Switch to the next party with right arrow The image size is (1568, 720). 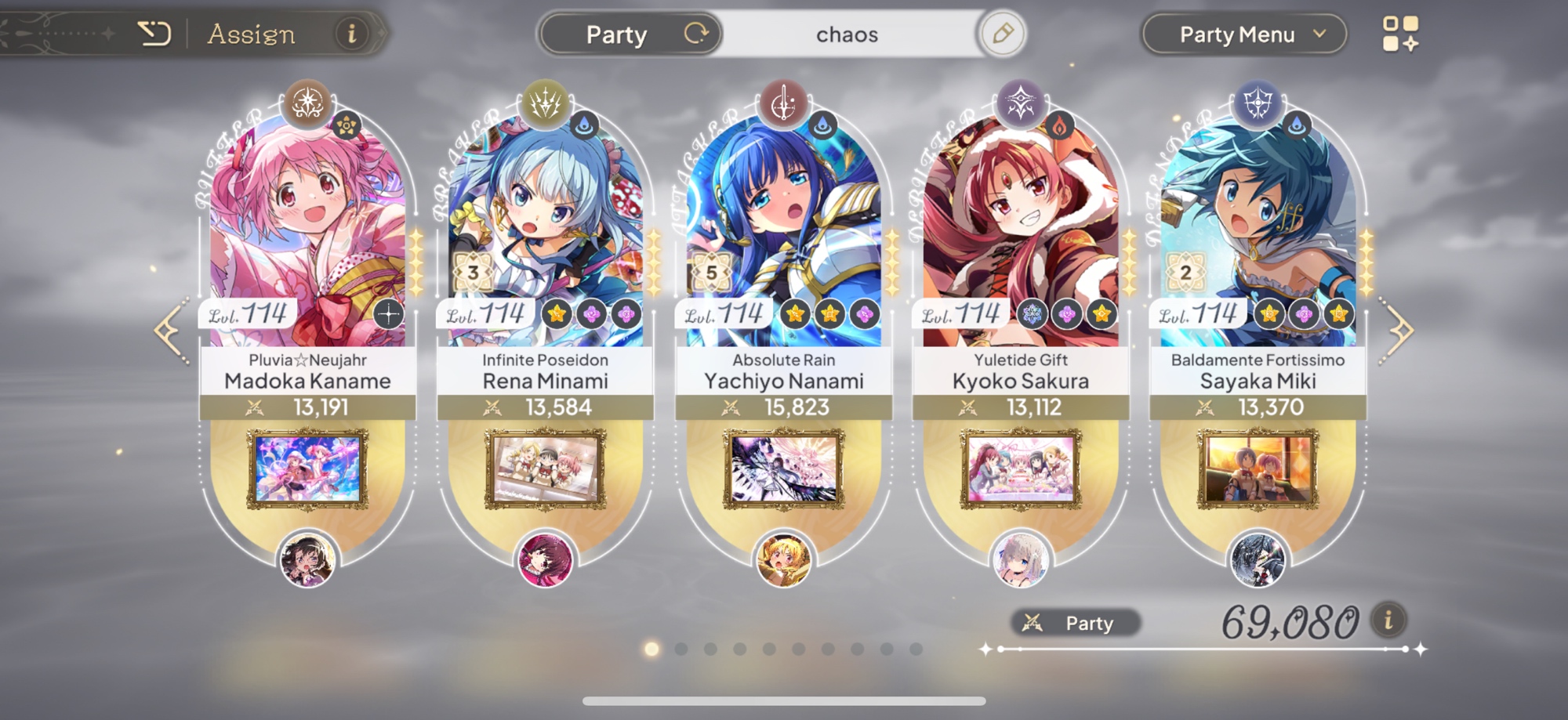pos(1398,331)
